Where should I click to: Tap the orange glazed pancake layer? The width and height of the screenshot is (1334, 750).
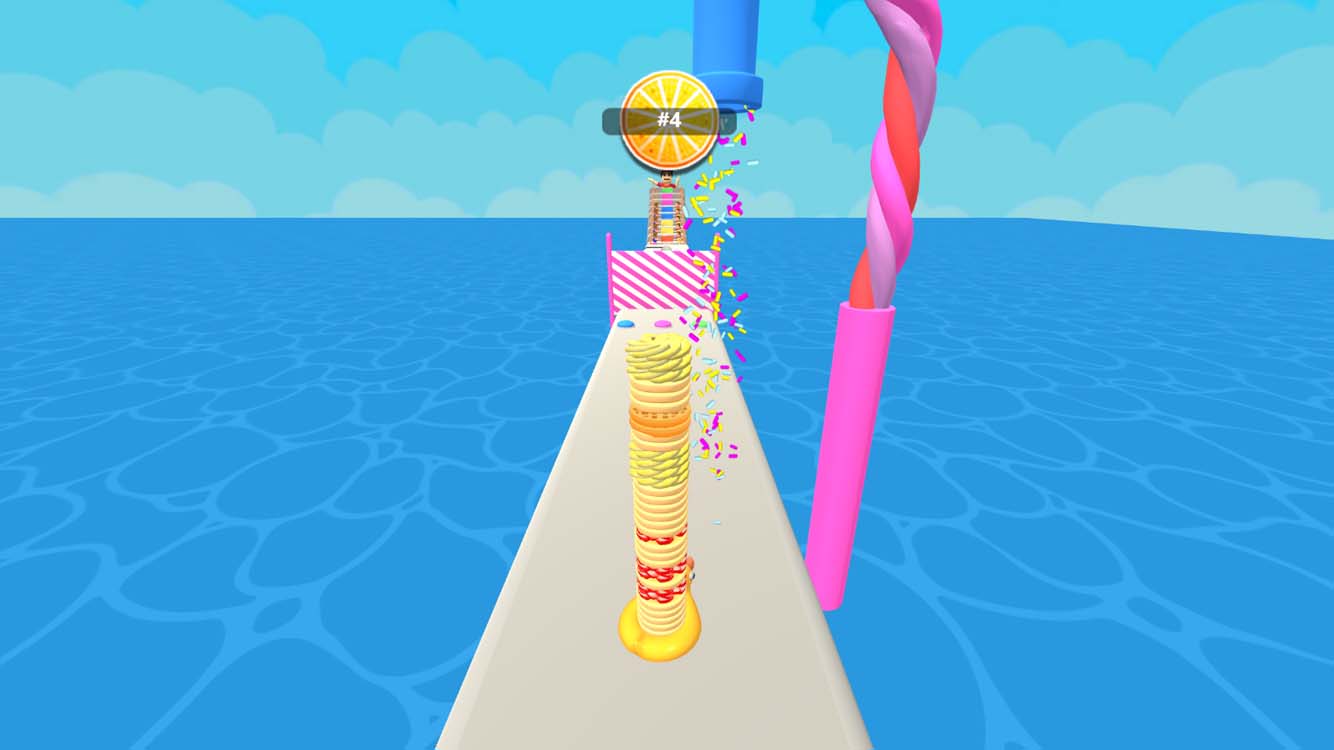pyautogui.click(x=660, y=422)
